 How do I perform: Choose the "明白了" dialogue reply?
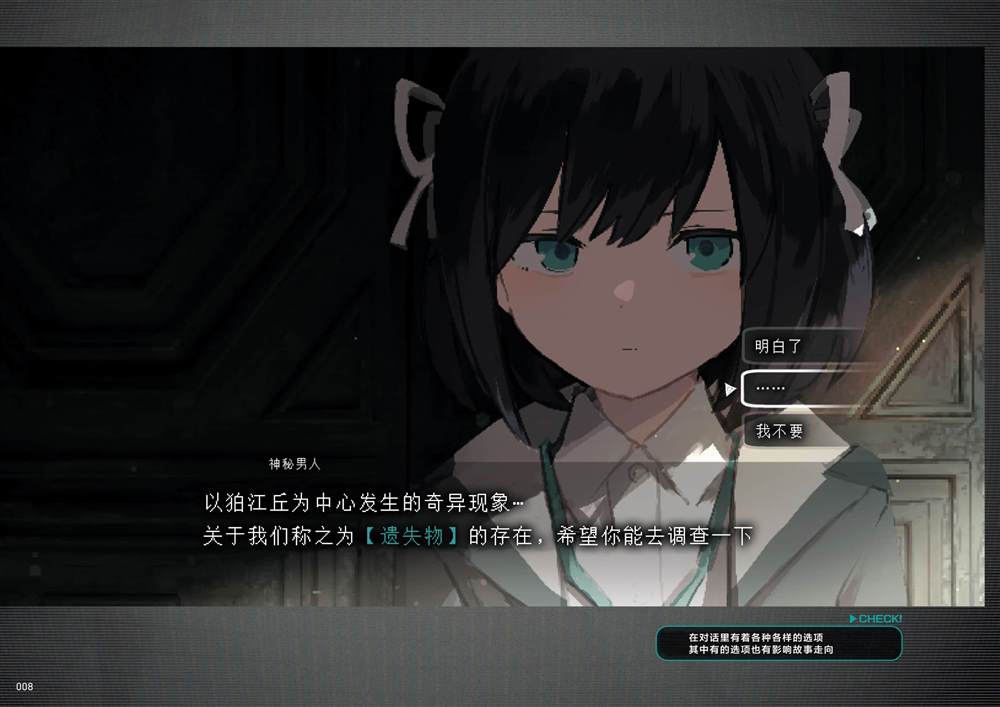click(800, 347)
